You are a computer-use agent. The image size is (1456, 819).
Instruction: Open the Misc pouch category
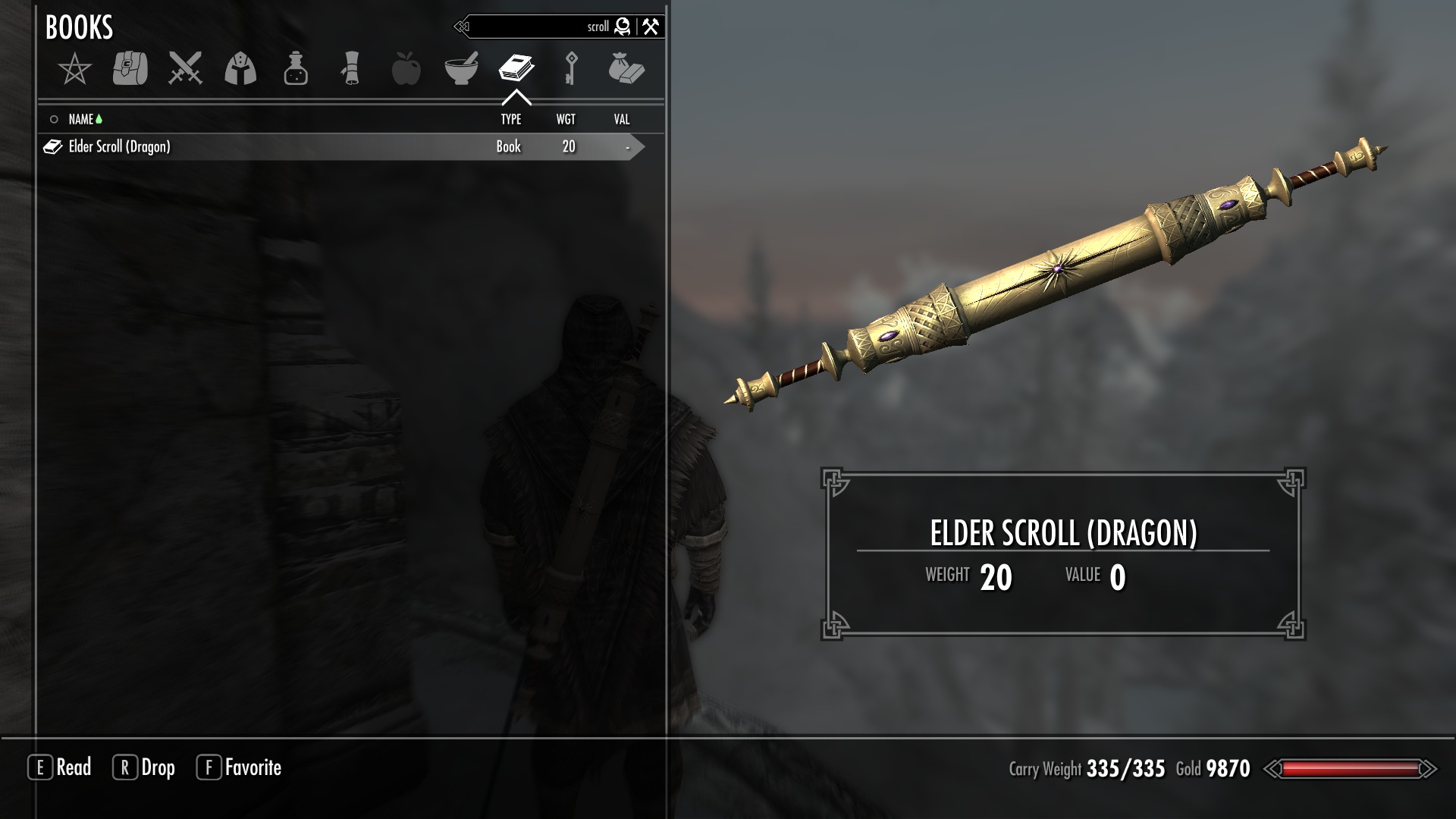click(x=626, y=69)
